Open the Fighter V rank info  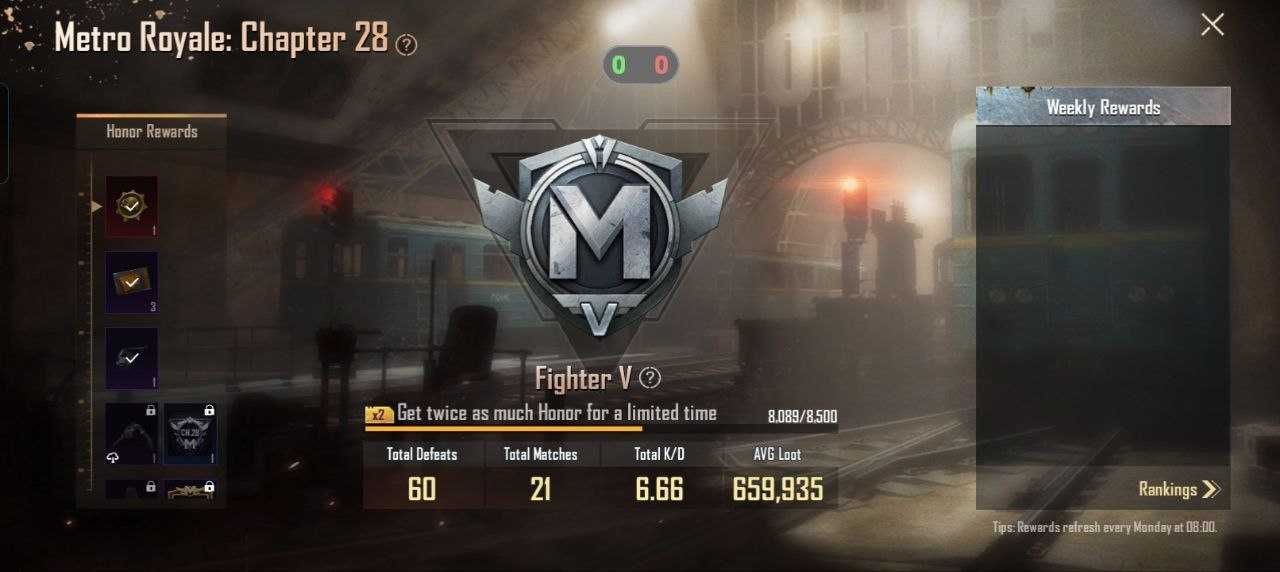pyautogui.click(x=650, y=378)
